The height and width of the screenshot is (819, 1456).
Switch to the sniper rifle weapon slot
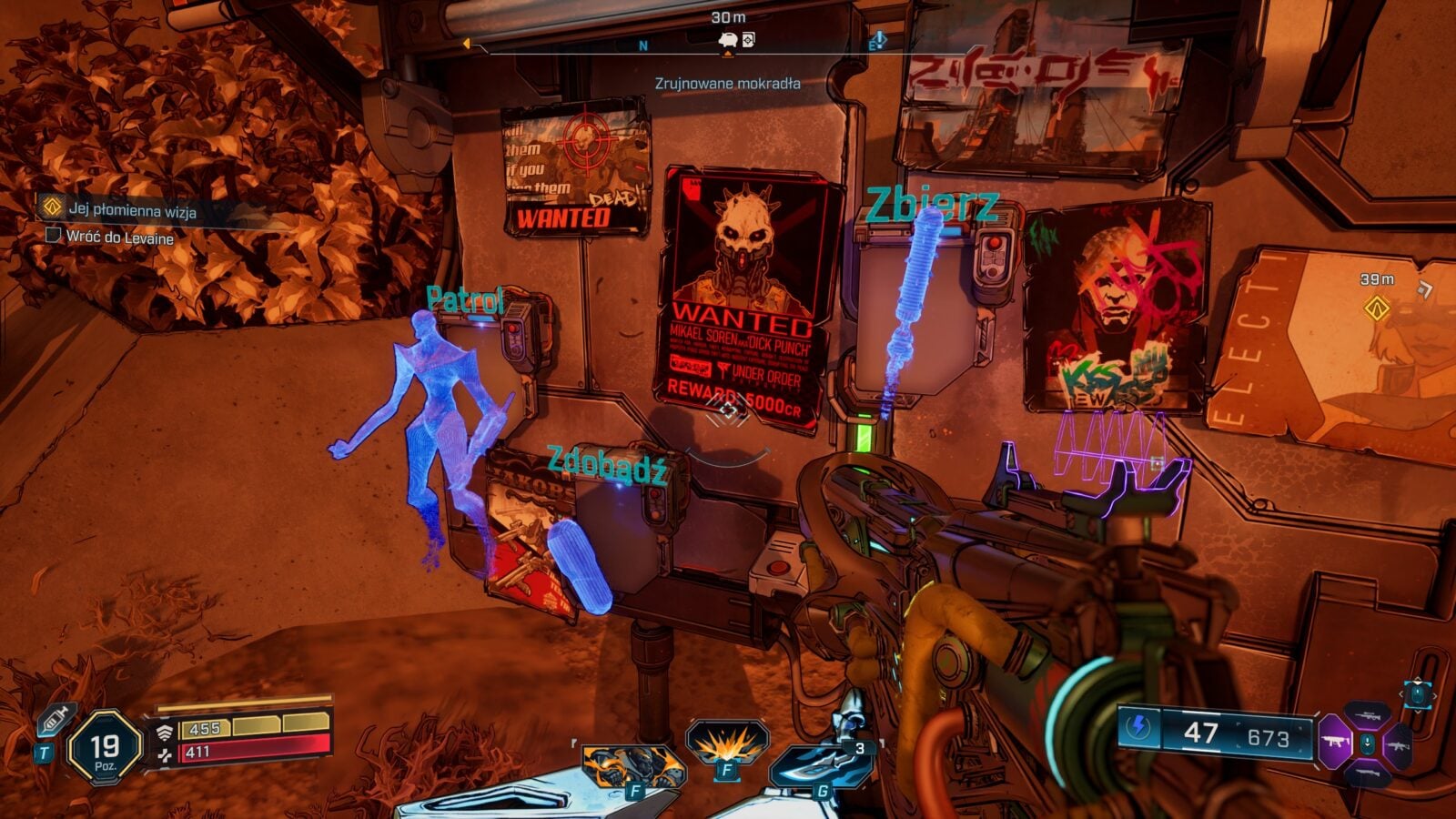pyautogui.click(x=1367, y=718)
